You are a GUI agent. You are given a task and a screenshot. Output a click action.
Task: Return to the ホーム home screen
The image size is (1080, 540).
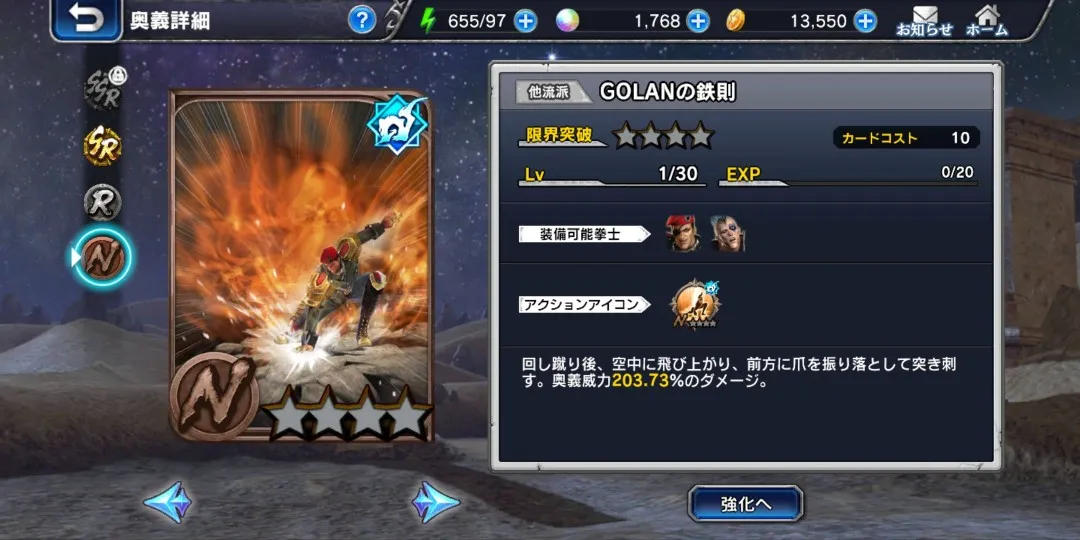tap(986, 21)
